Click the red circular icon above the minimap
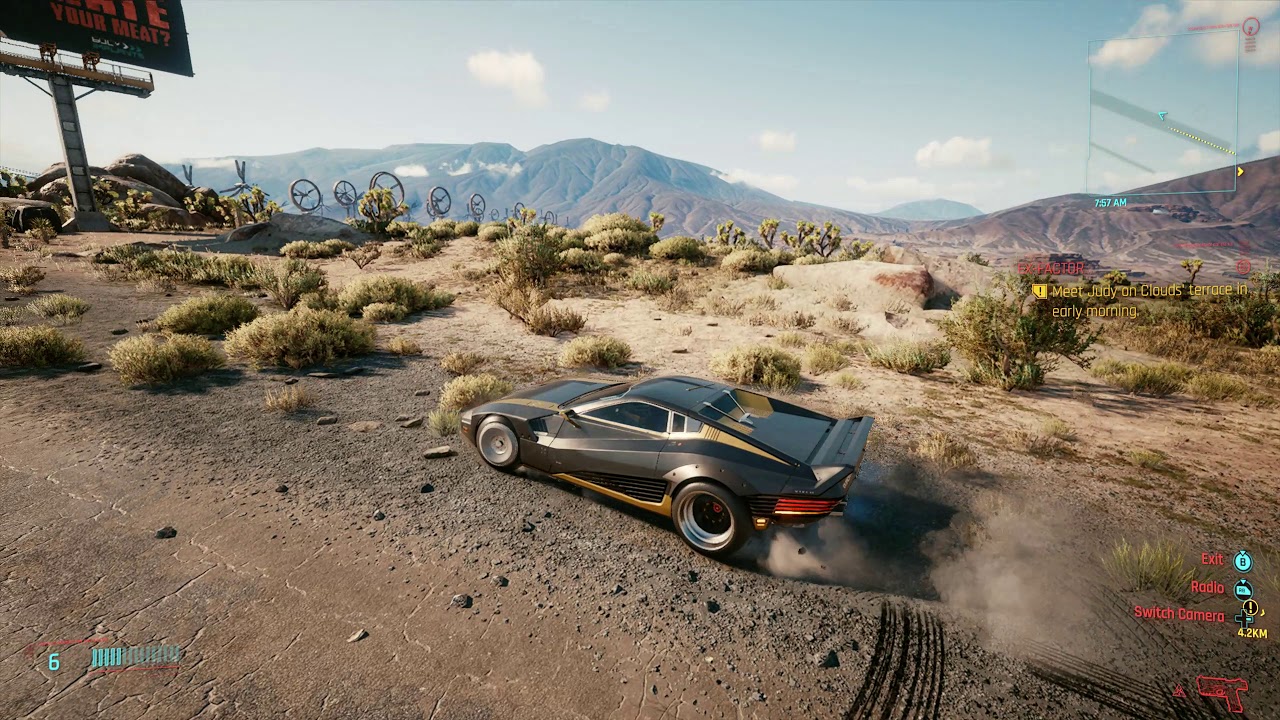This screenshot has width=1280, height=720. click(1250, 24)
